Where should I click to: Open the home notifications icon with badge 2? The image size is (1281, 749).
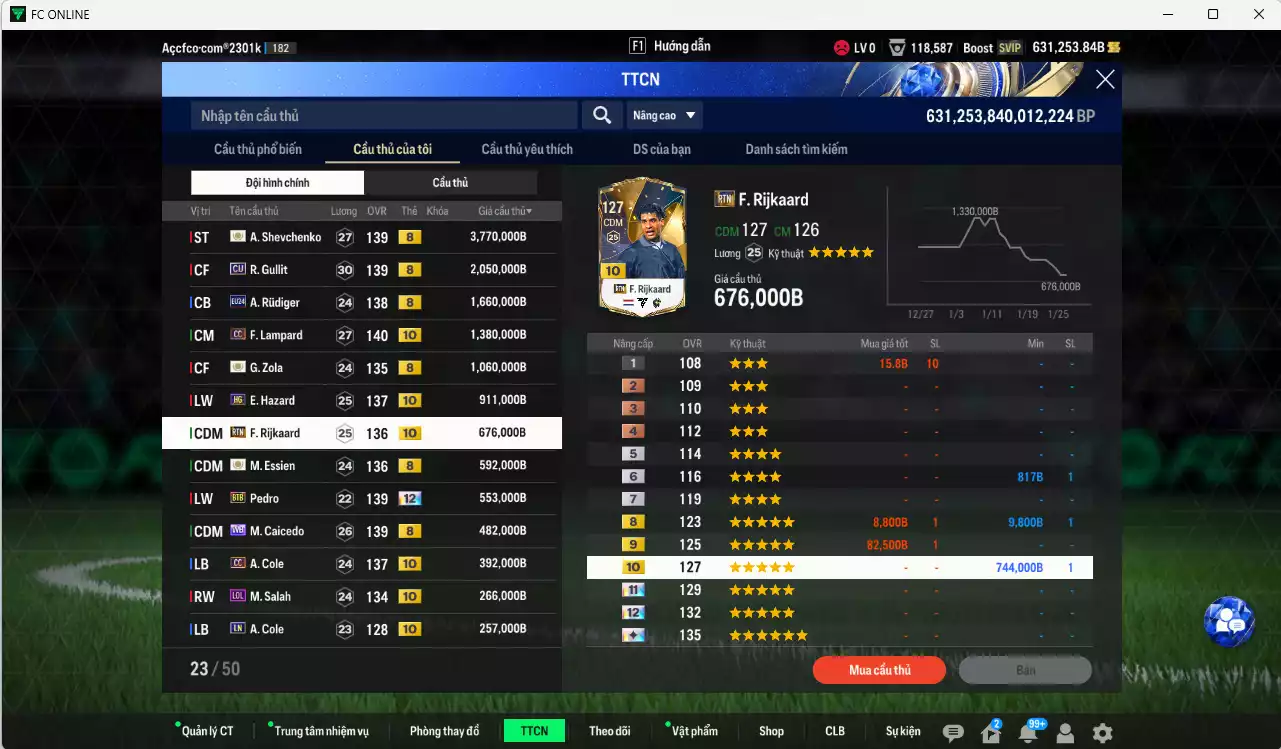(x=993, y=731)
